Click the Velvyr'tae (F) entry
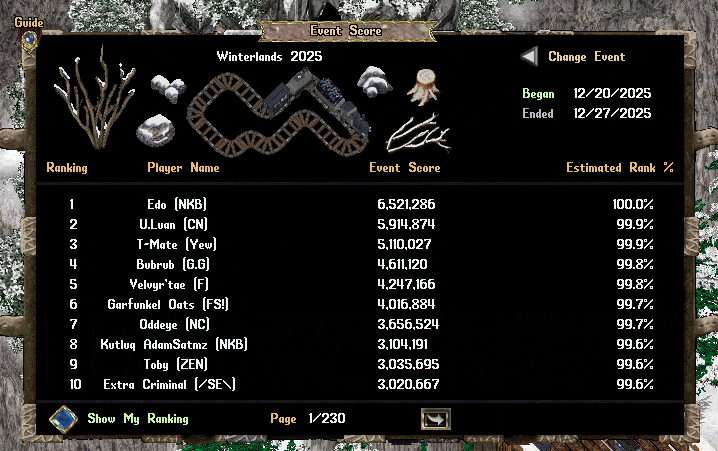Viewport: 718px width, 451px height. 177,284
